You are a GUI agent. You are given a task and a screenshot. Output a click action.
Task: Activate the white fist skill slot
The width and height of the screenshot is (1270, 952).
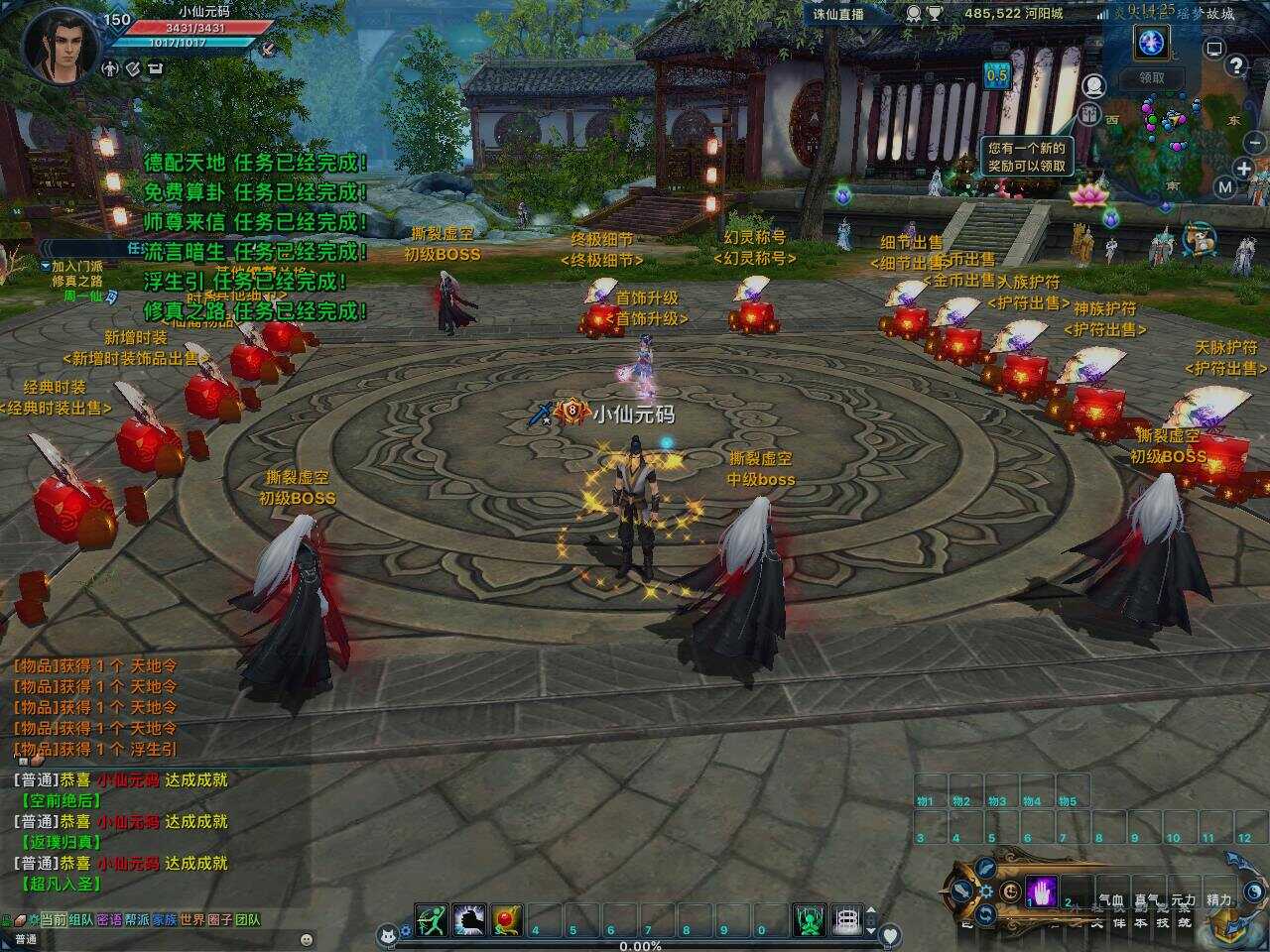coord(469,920)
